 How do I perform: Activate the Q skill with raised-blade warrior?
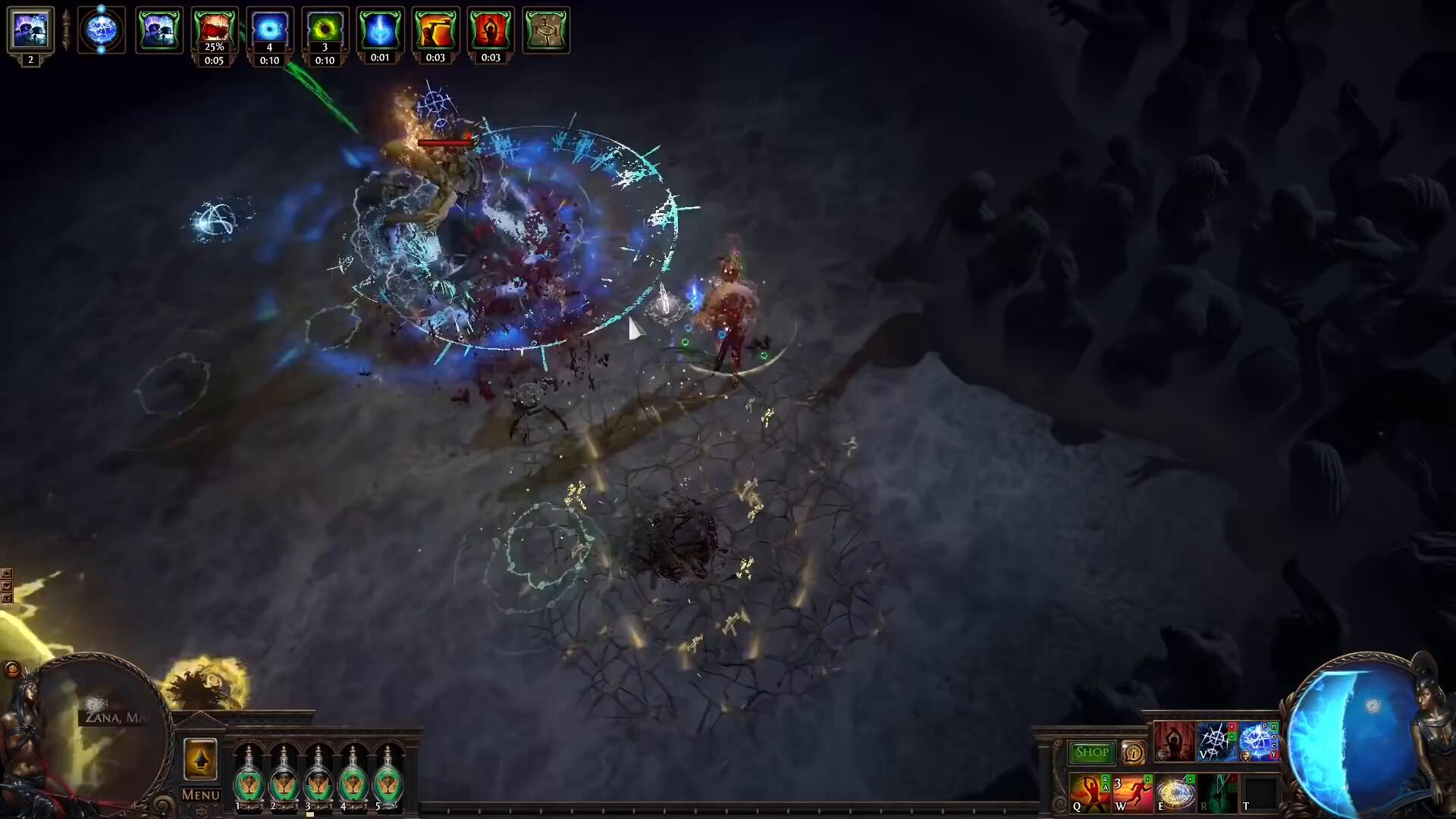(1089, 793)
